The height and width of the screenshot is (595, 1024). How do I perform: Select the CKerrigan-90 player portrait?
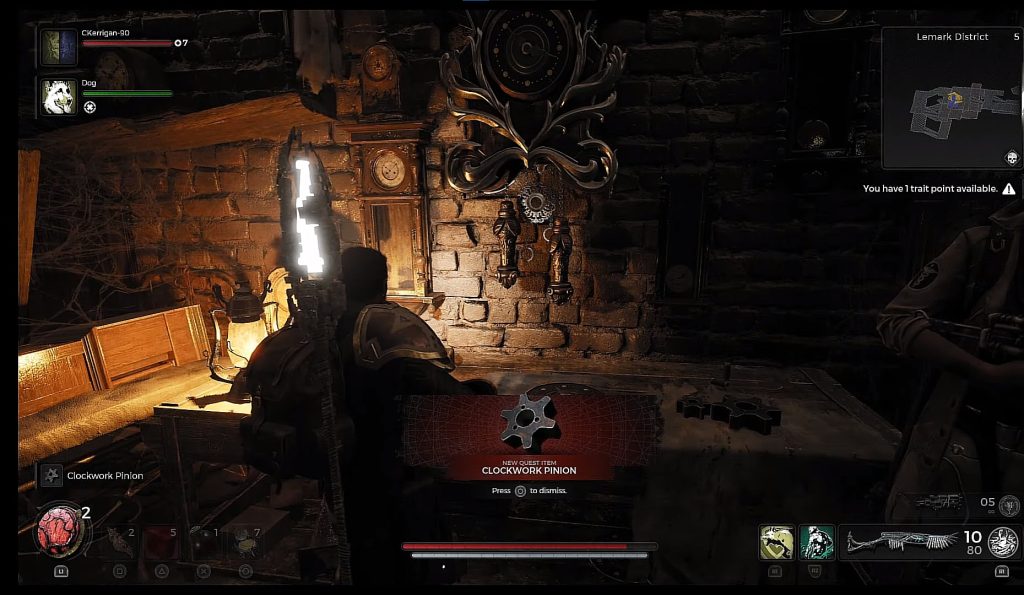[58, 47]
